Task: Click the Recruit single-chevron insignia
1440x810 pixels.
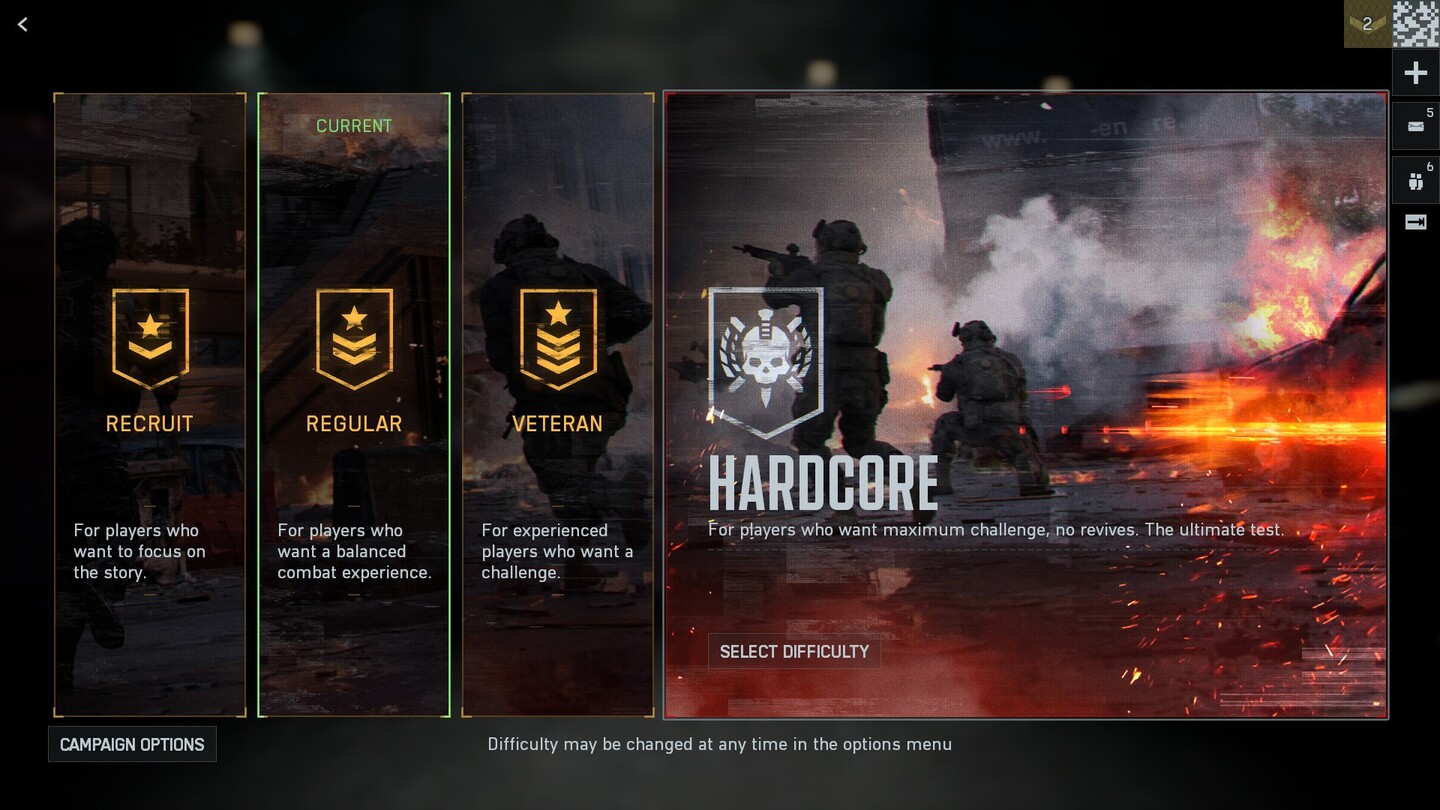Action: tap(149, 337)
